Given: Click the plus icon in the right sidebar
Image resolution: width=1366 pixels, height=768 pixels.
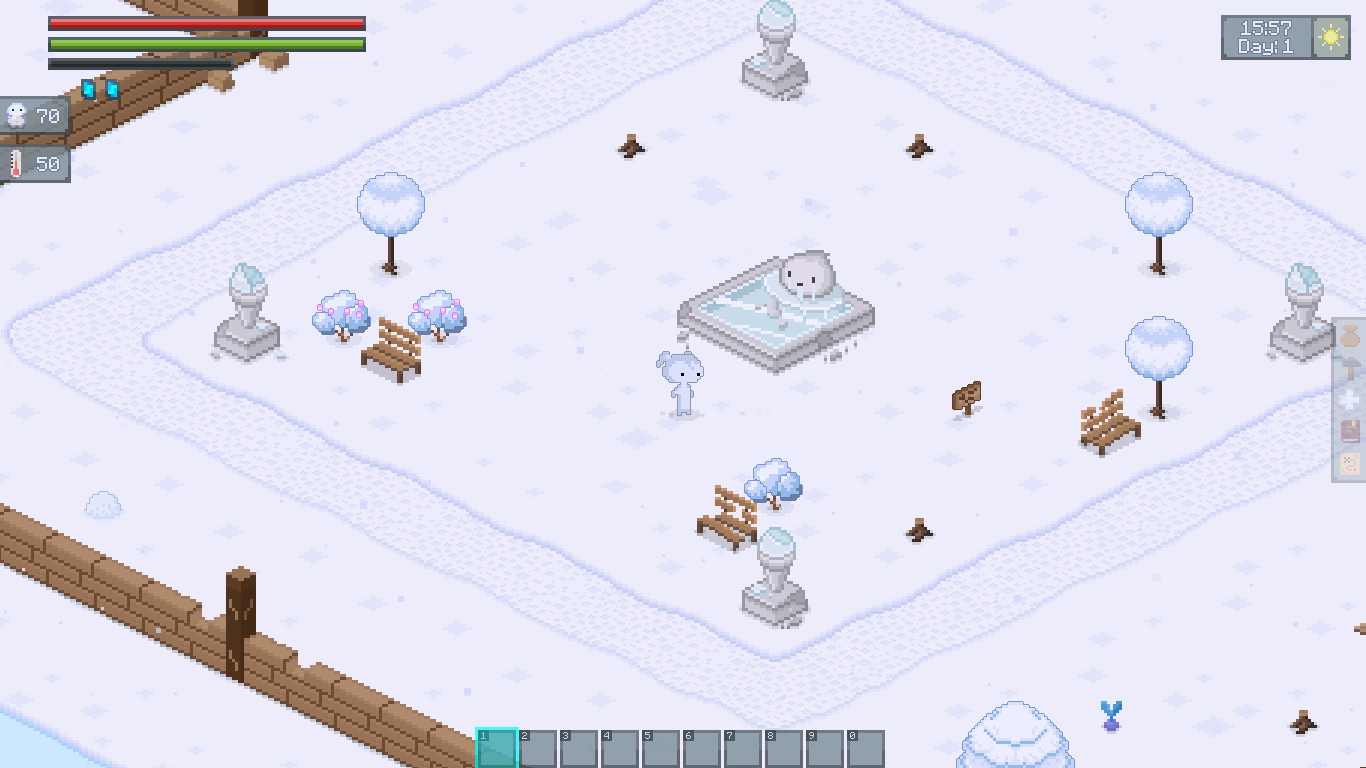Looking at the screenshot, I should [1349, 399].
